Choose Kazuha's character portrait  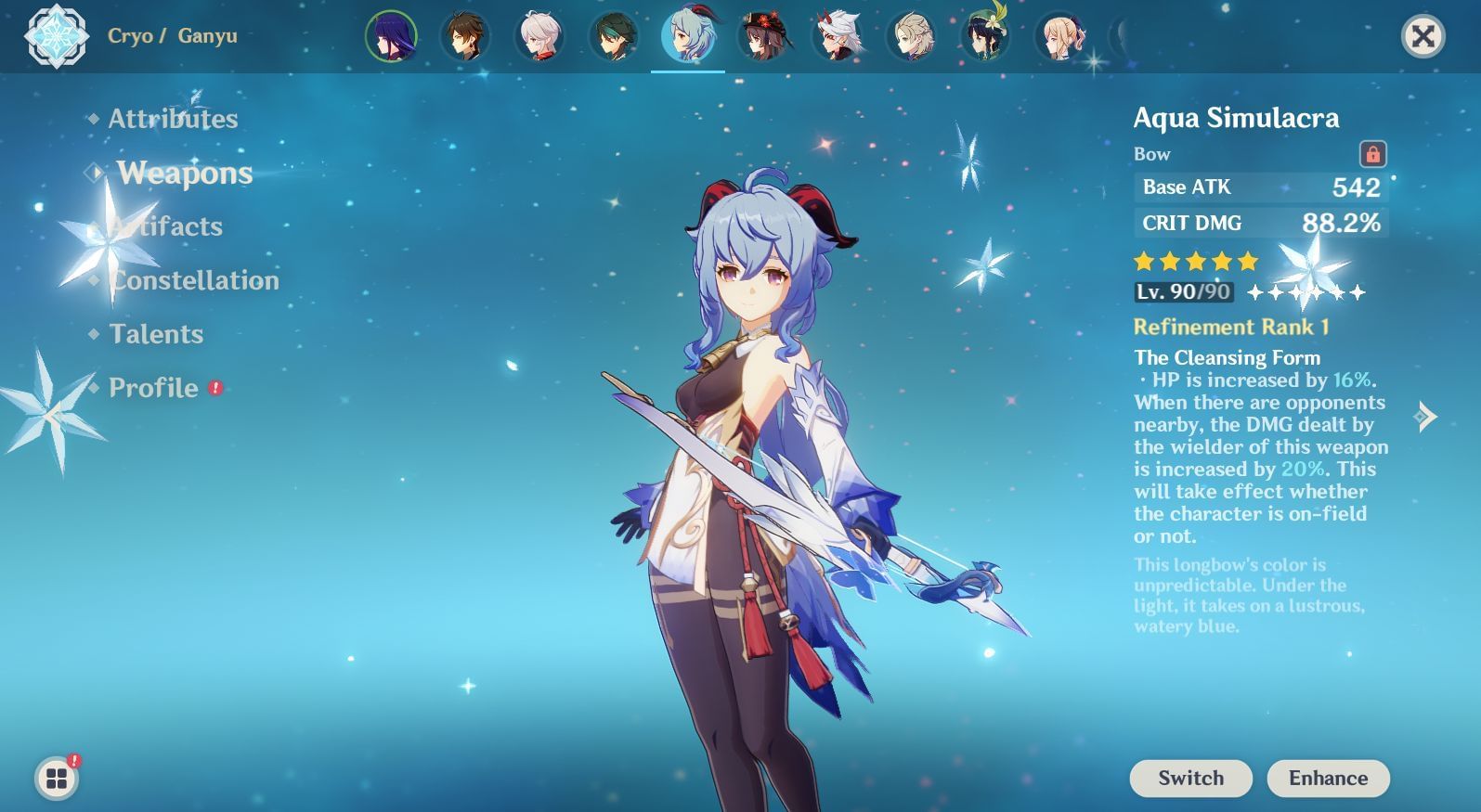pos(539,37)
